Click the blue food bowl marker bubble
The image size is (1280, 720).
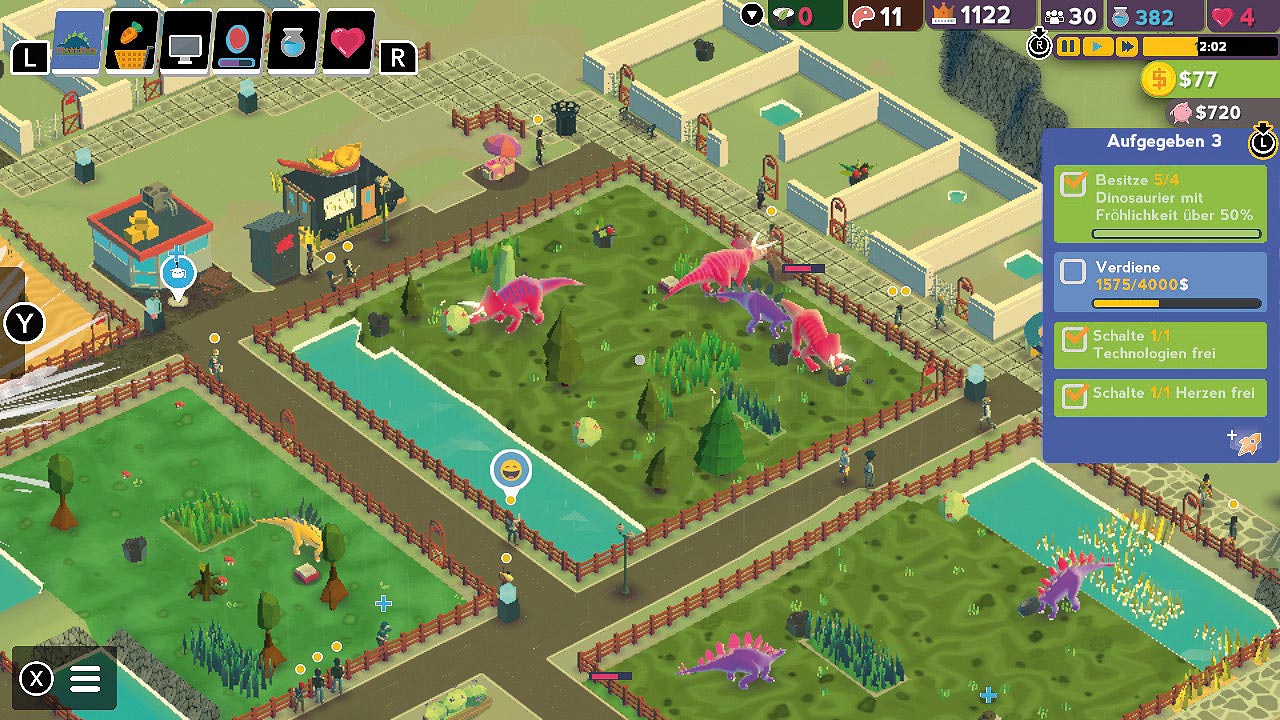(x=179, y=272)
